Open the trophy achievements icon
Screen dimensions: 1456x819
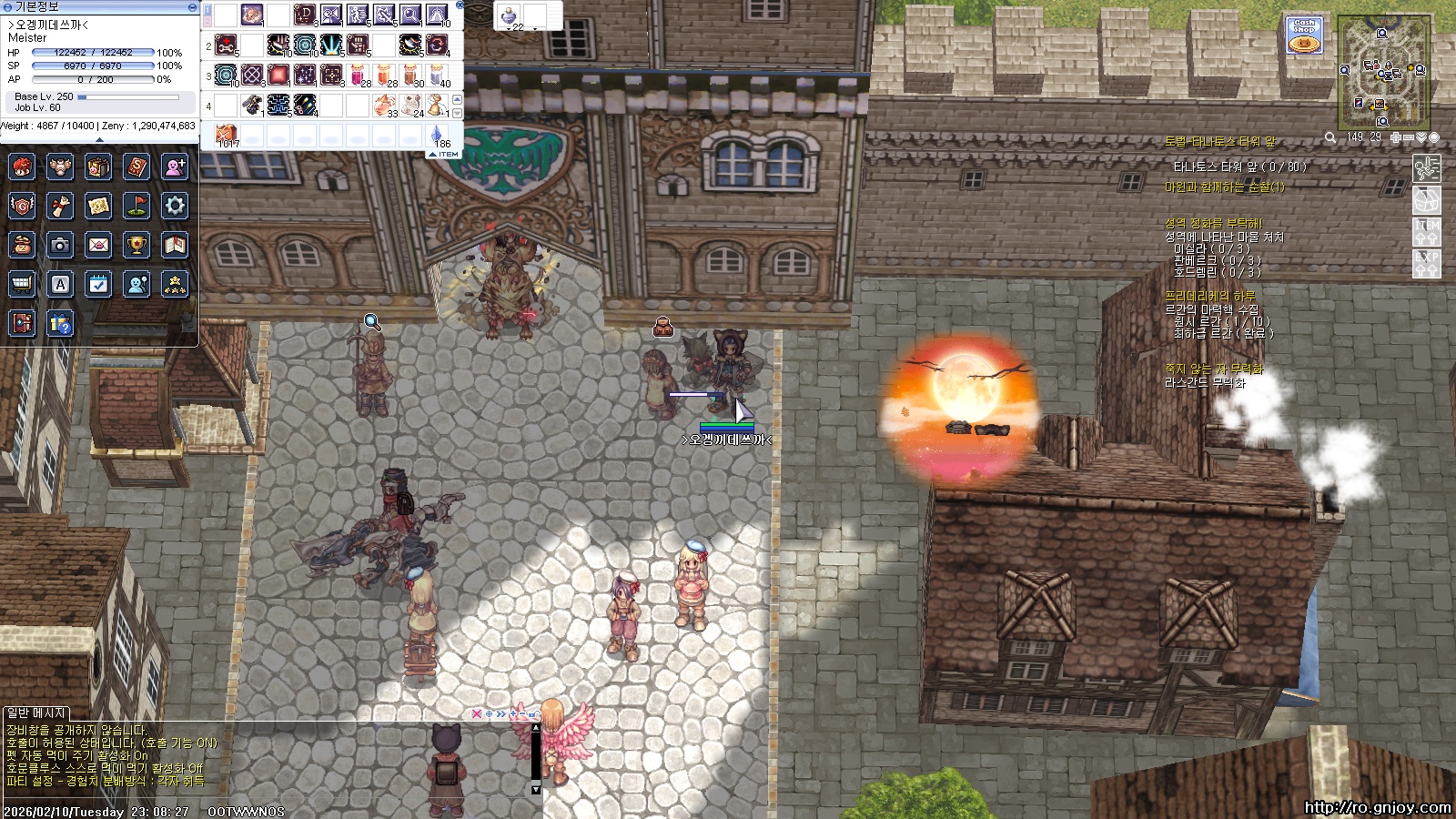(x=136, y=245)
